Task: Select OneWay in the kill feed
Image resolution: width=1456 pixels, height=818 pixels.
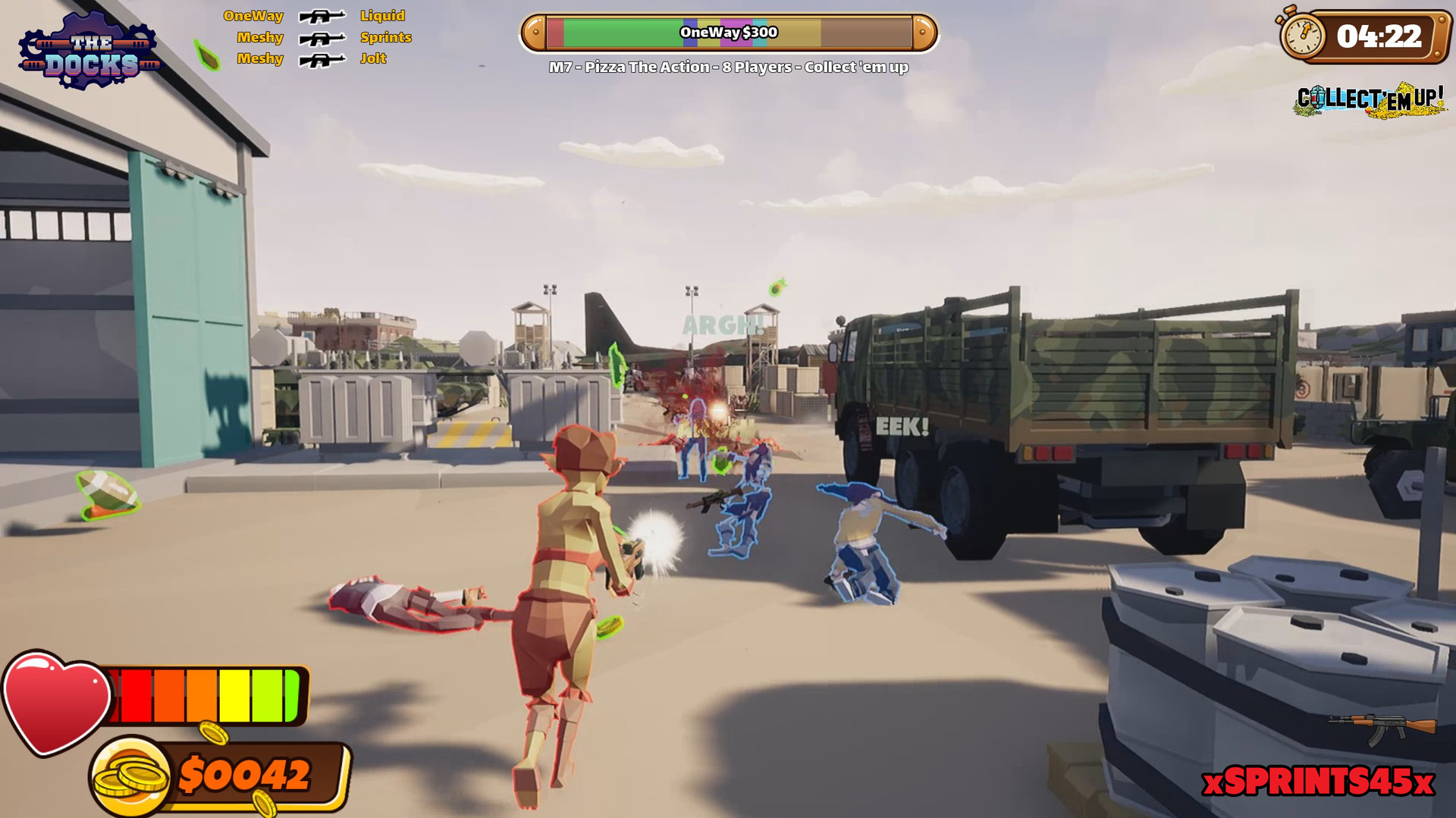Action: pyautogui.click(x=253, y=14)
